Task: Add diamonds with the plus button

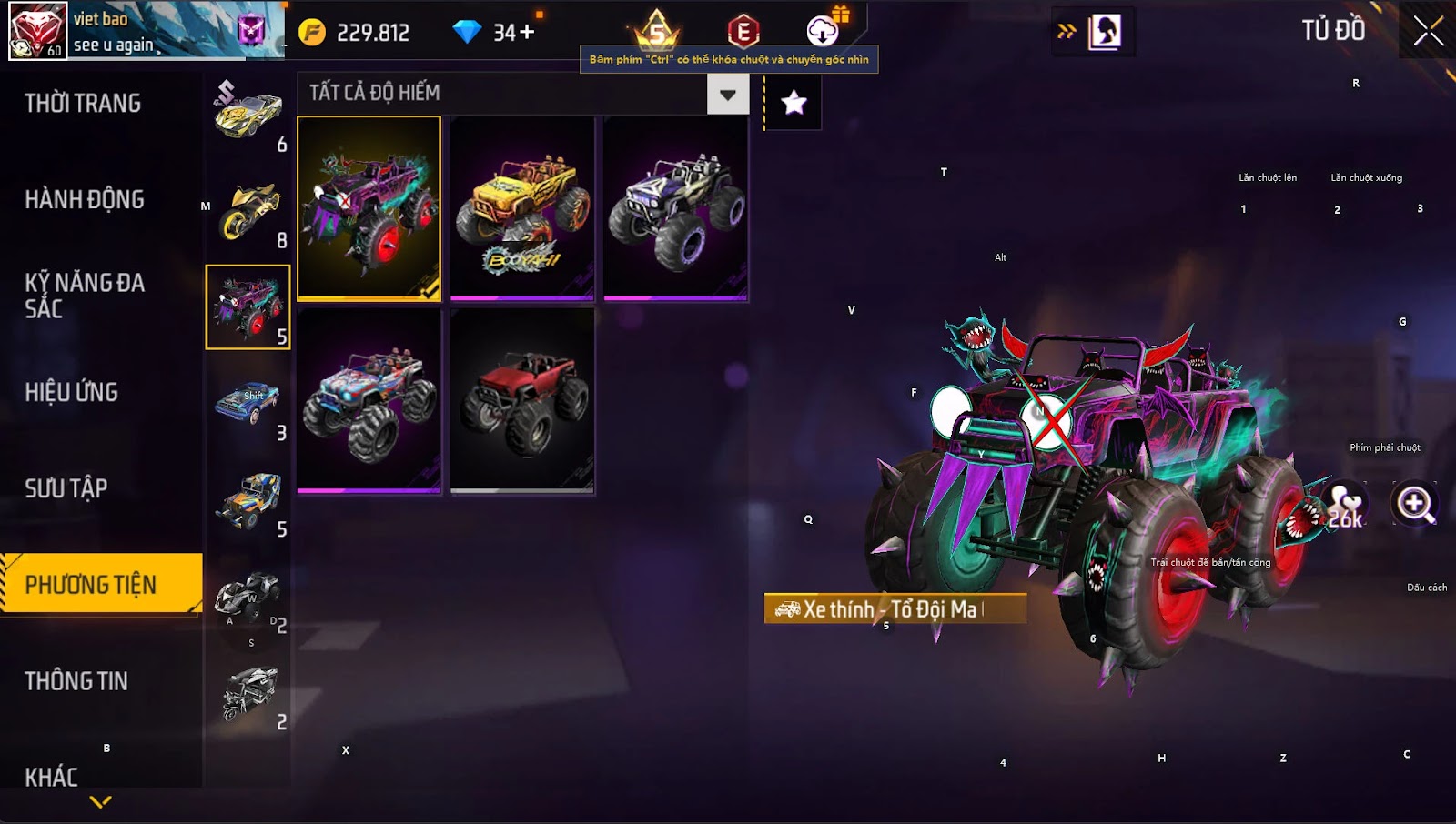Action: click(x=527, y=33)
